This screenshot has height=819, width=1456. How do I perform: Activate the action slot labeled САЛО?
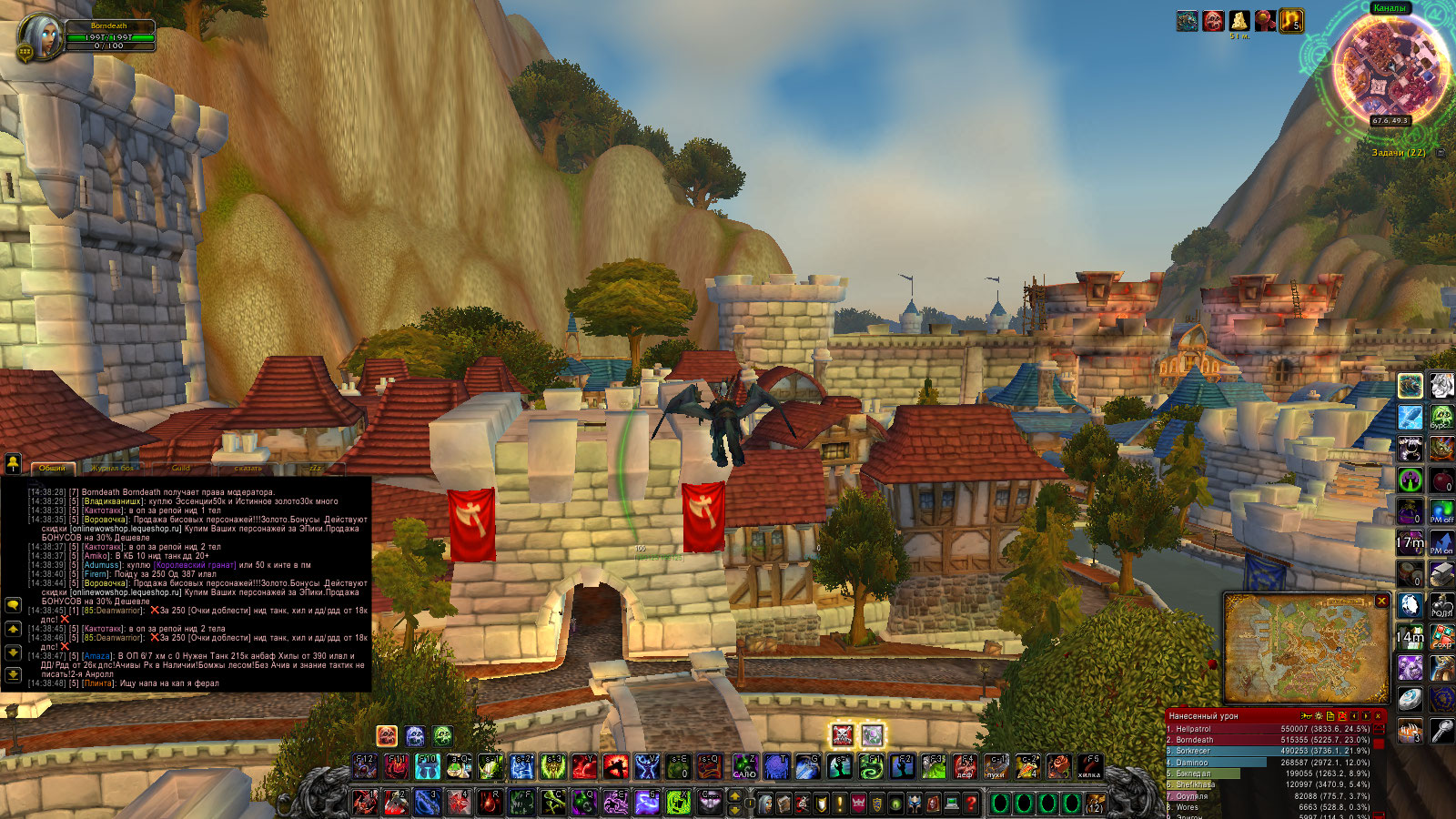pyautogui.click(x=745, y=767)
